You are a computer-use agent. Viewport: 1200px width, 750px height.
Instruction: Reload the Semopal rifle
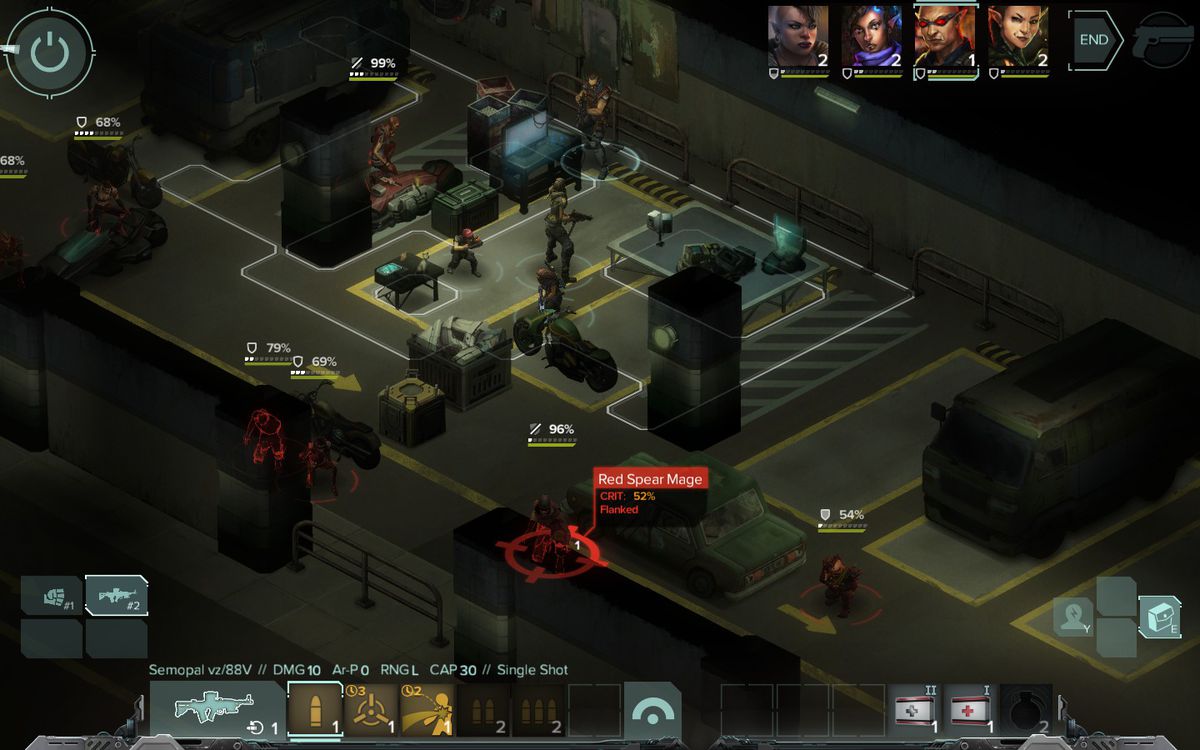(218, 709)
